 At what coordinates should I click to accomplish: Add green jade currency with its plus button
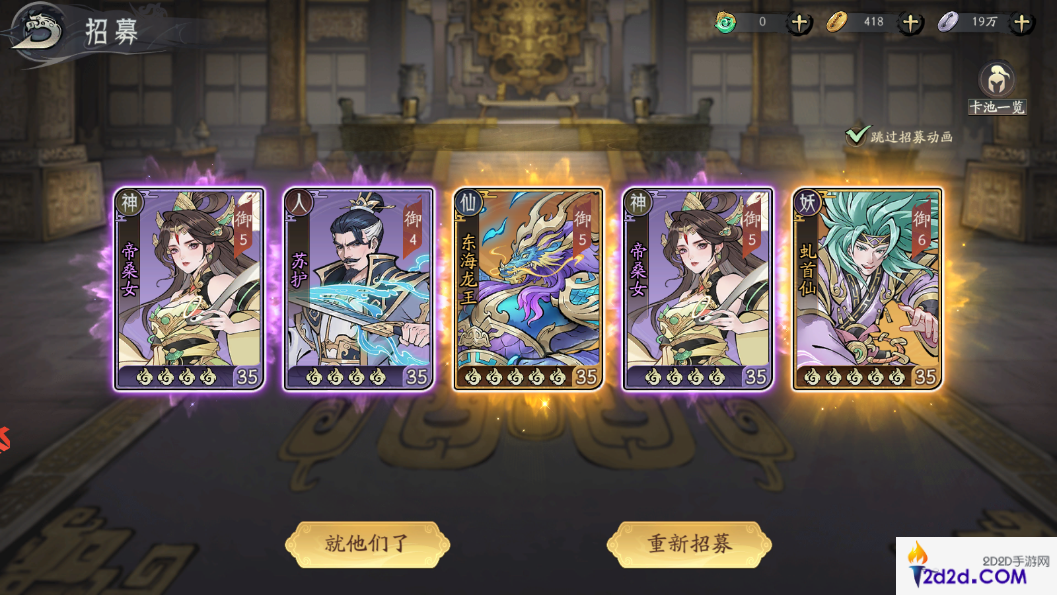(799, 22)
